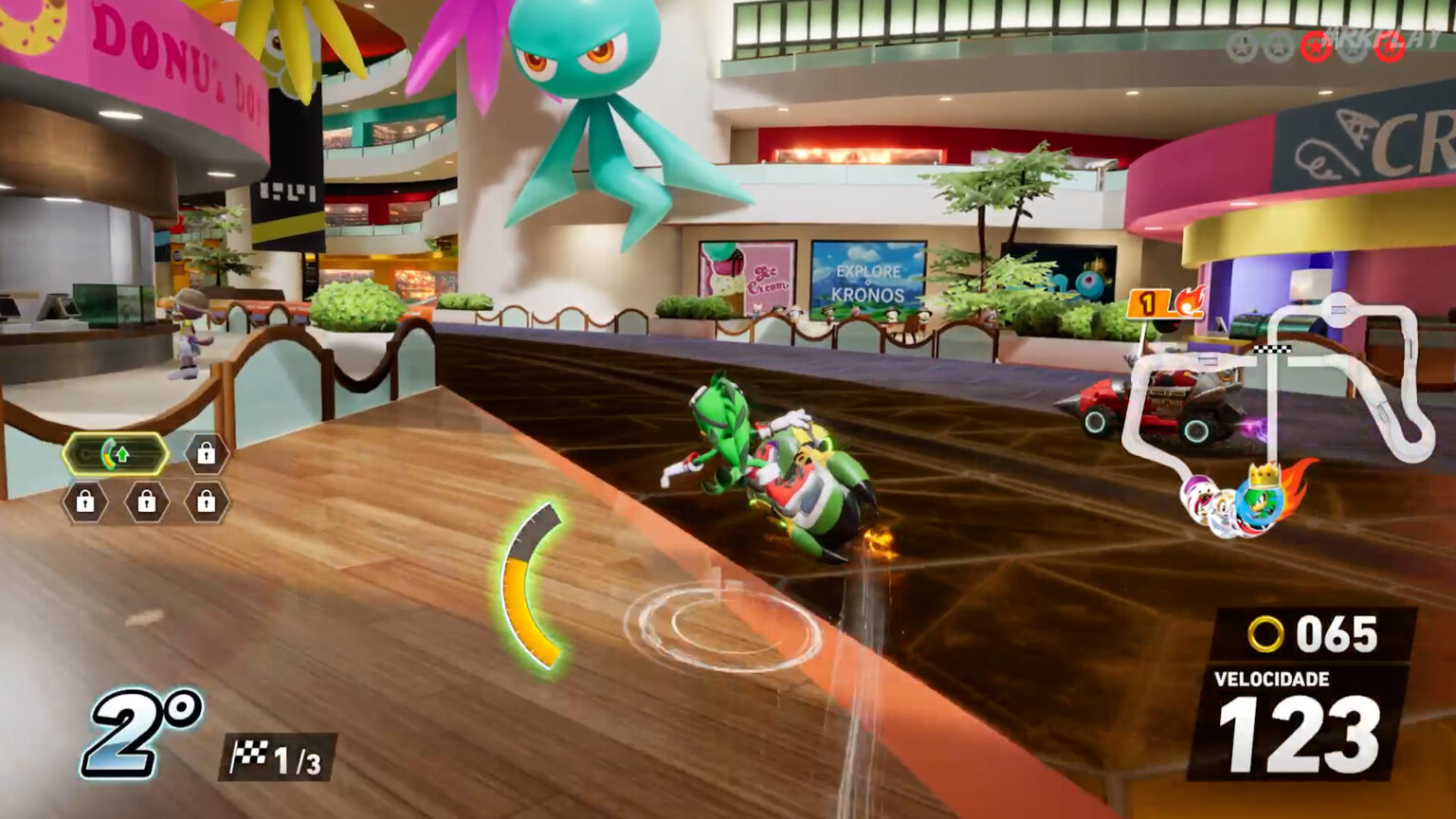The height and width of the screenshot is (819, 1456).
Task: Select the leftmost gray star icon near top right
Action: click(x=1242, y=47)
